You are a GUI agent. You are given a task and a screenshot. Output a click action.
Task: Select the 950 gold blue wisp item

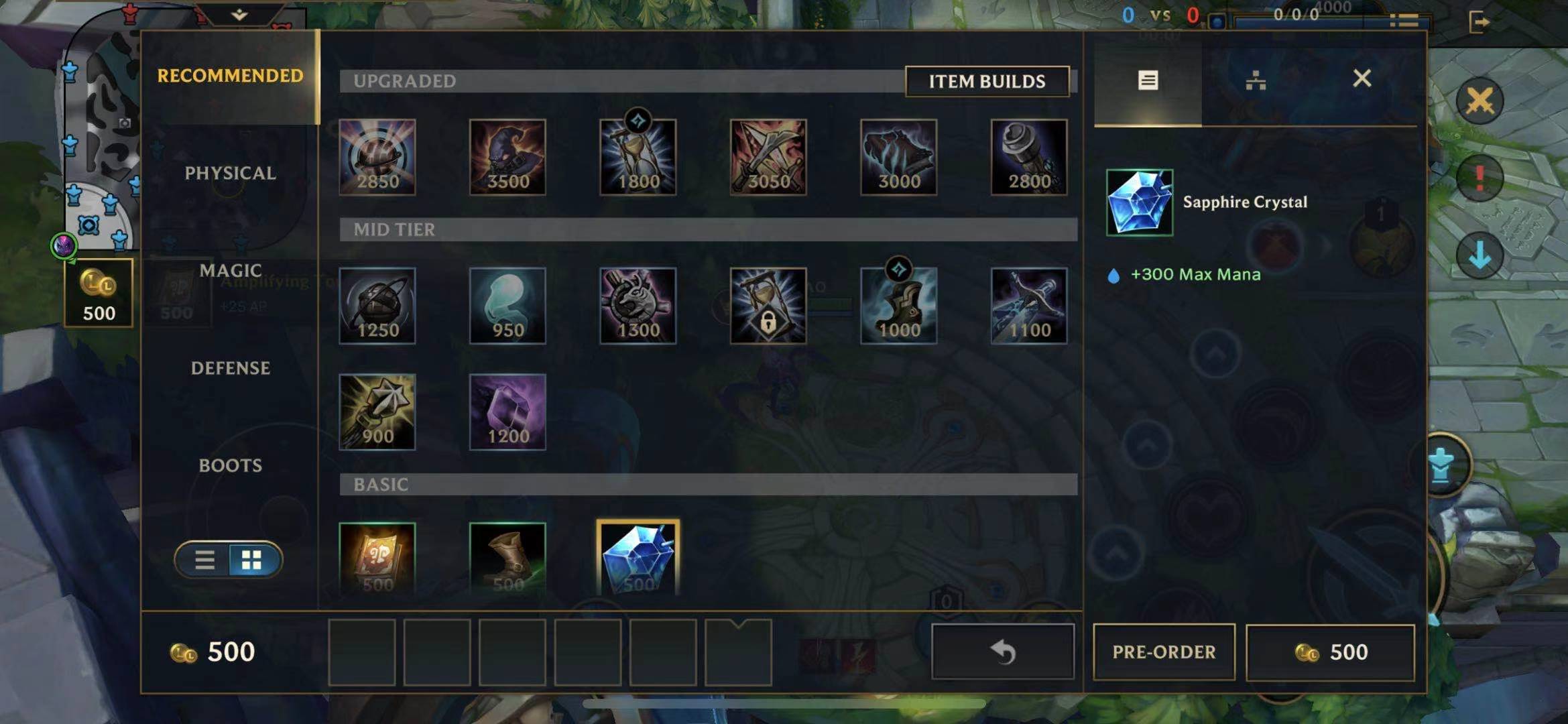pyautogui.click(x=507, y=306)
